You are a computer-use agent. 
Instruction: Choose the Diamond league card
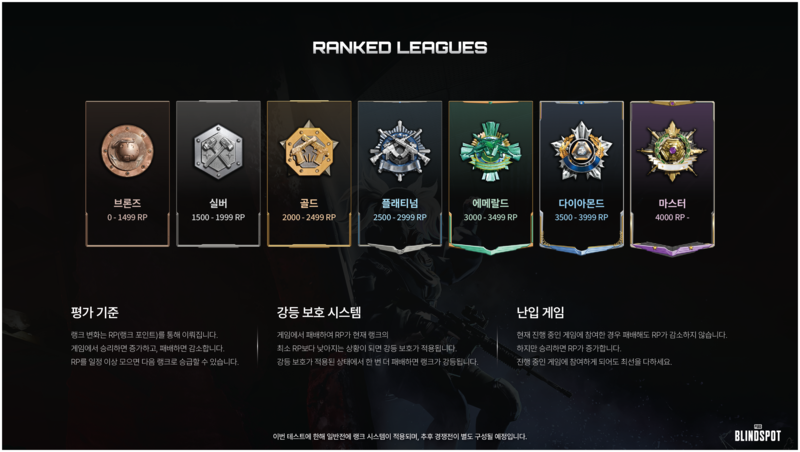pyautogui.click(x=581, y=172)
